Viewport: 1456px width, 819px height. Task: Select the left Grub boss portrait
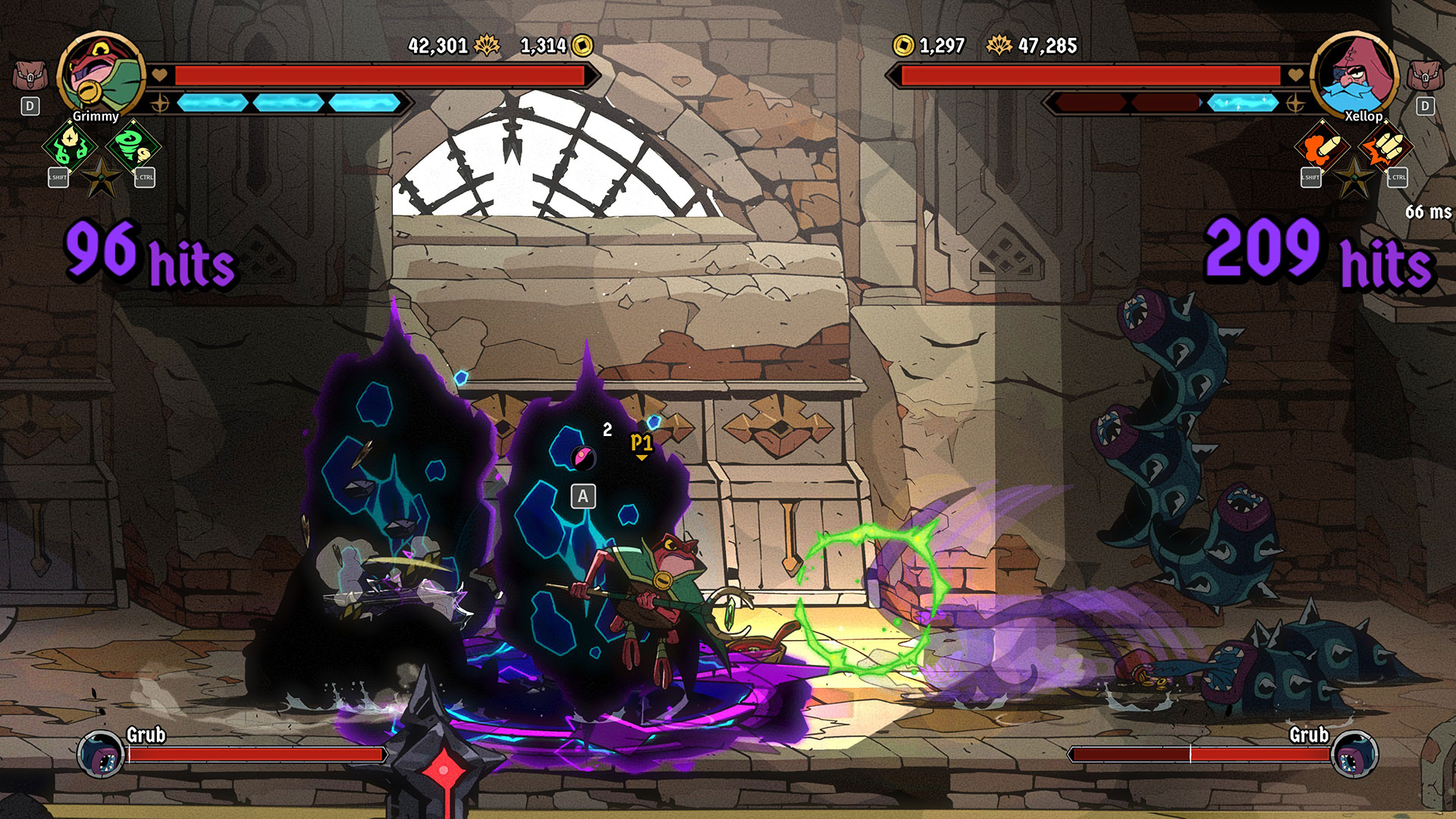click(x=101, y=754)
